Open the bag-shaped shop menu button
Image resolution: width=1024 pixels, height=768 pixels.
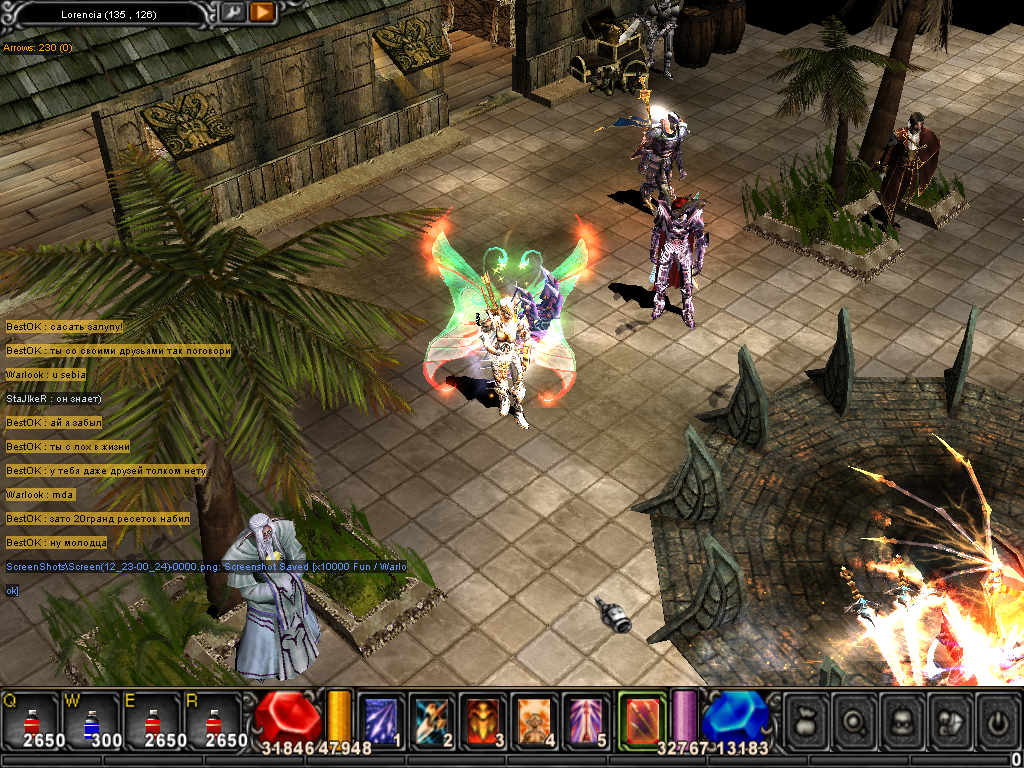tap(806, 720)
